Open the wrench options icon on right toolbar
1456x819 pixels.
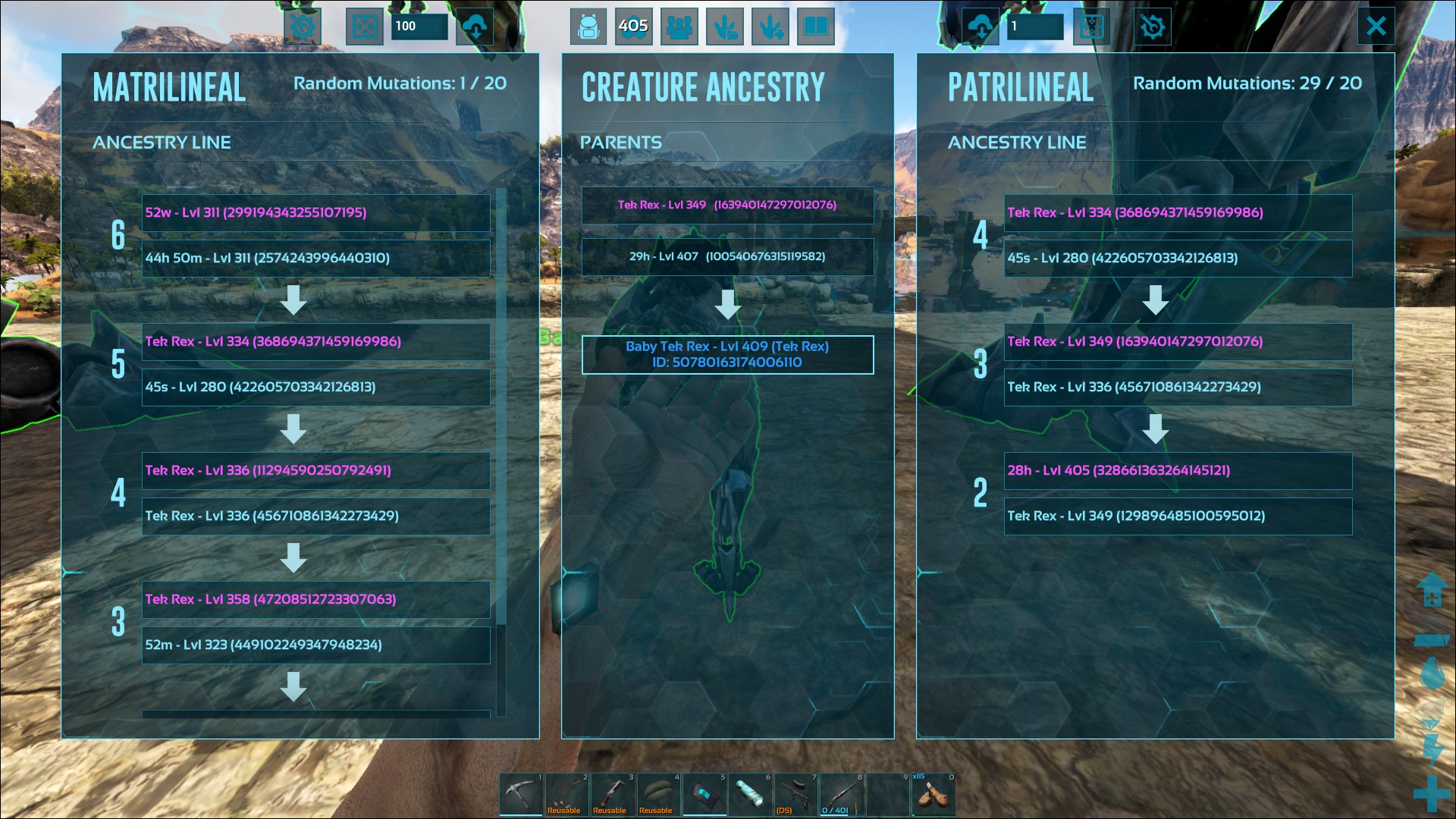pyautogui.click(x=1152, y=26)
